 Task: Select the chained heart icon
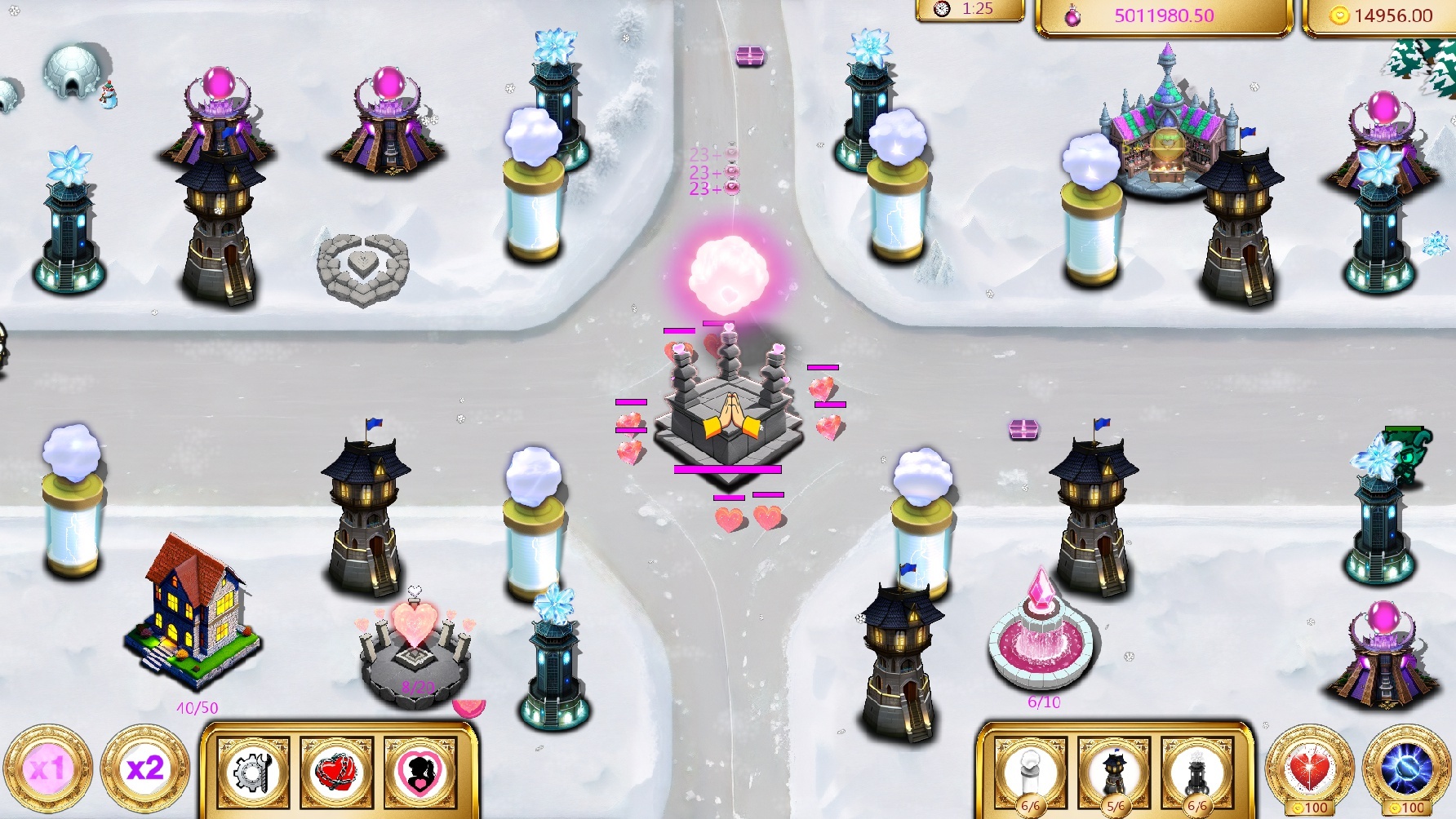coord(335,773)
